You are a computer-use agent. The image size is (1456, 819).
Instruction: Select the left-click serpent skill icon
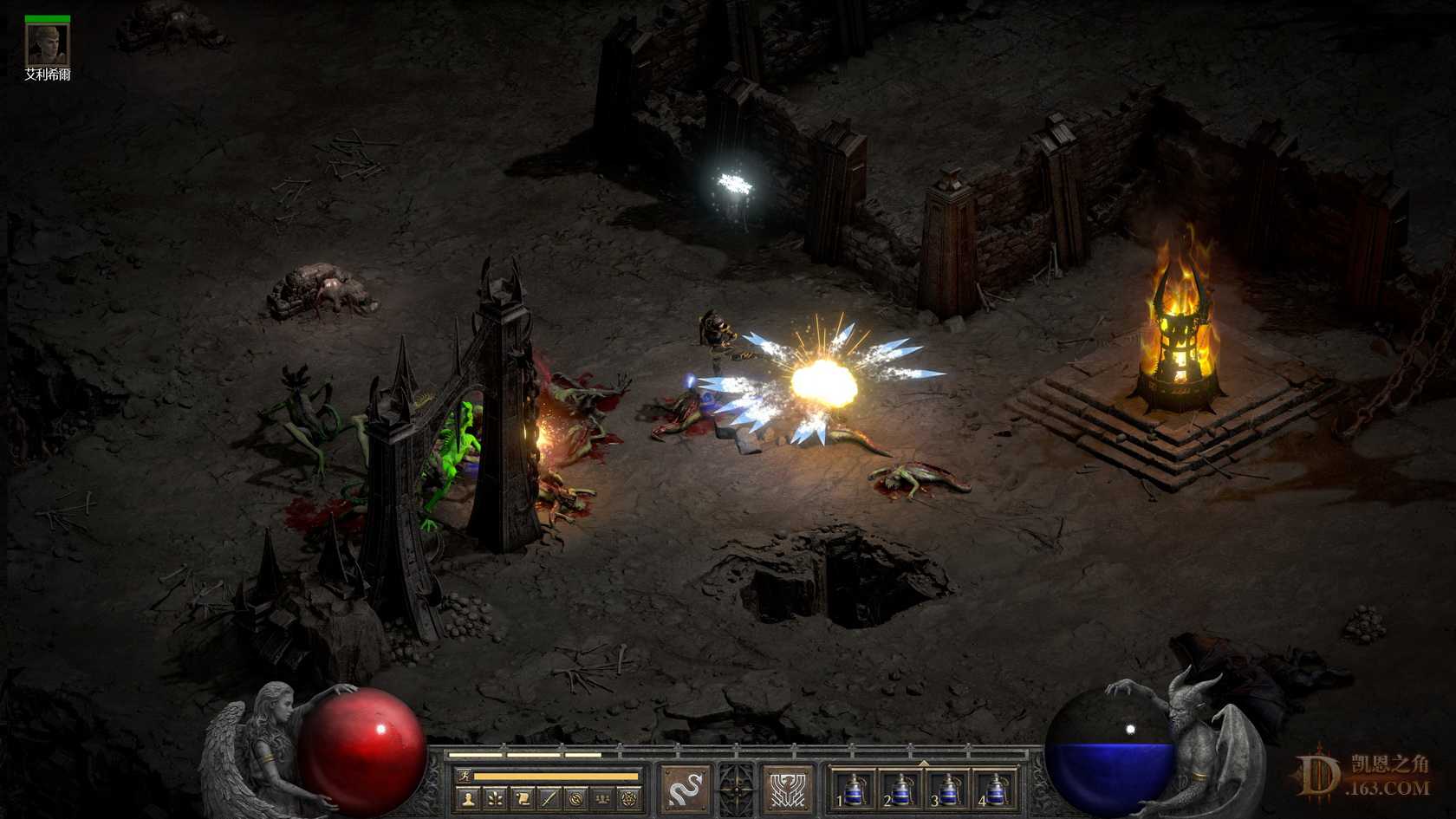point(686,790)
